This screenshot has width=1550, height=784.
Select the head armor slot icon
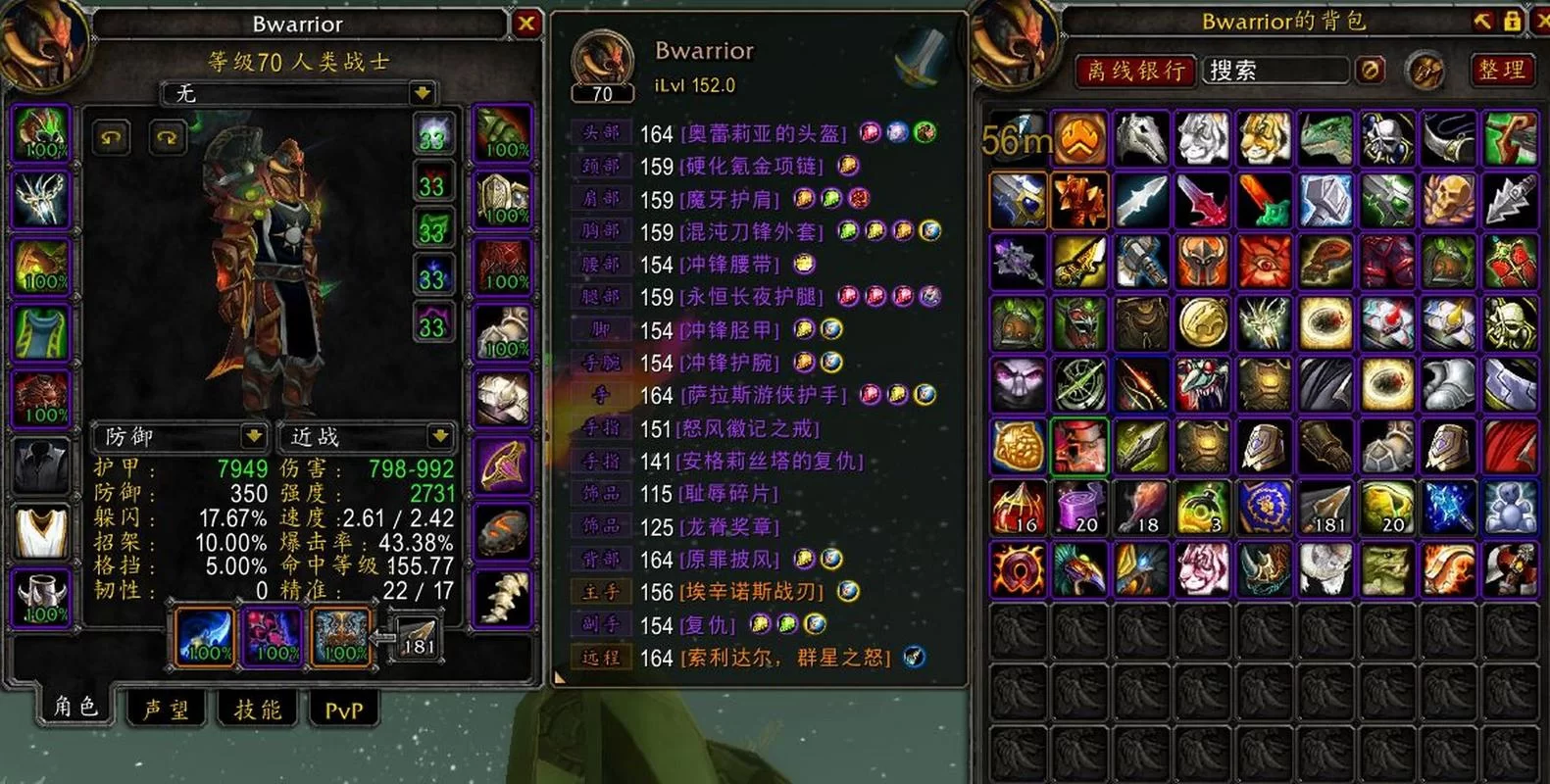point(39,134)
